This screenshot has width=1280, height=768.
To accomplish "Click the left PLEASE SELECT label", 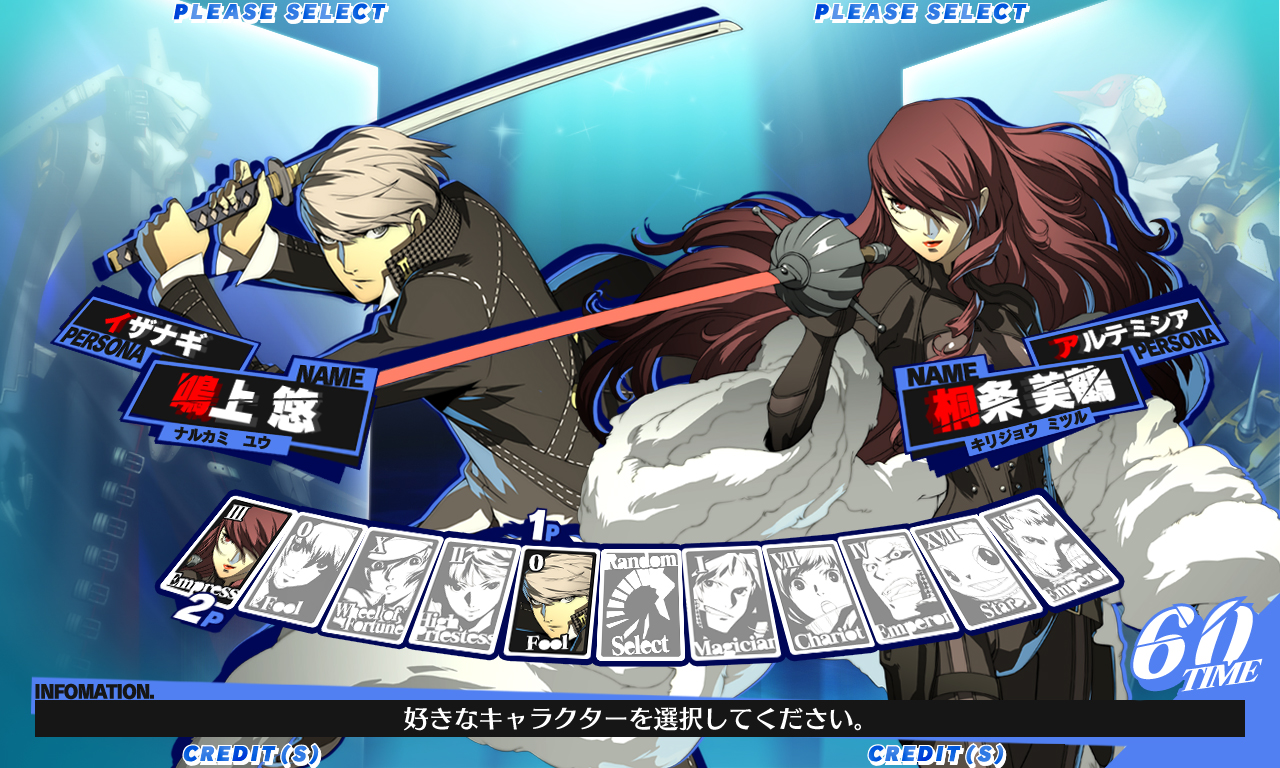I will point(280,13).
